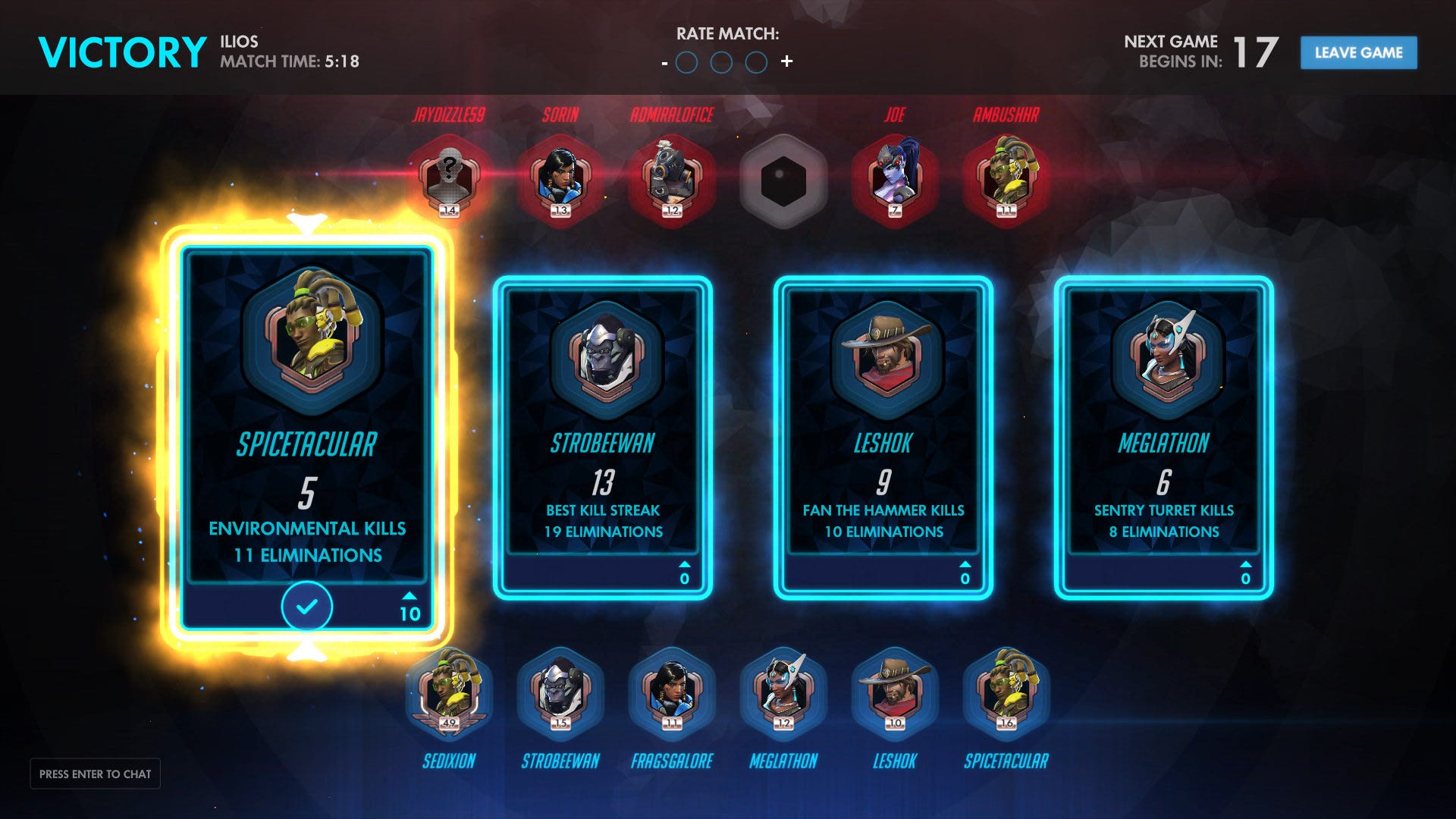Rate the match with the minus sign

coord(664,63)
